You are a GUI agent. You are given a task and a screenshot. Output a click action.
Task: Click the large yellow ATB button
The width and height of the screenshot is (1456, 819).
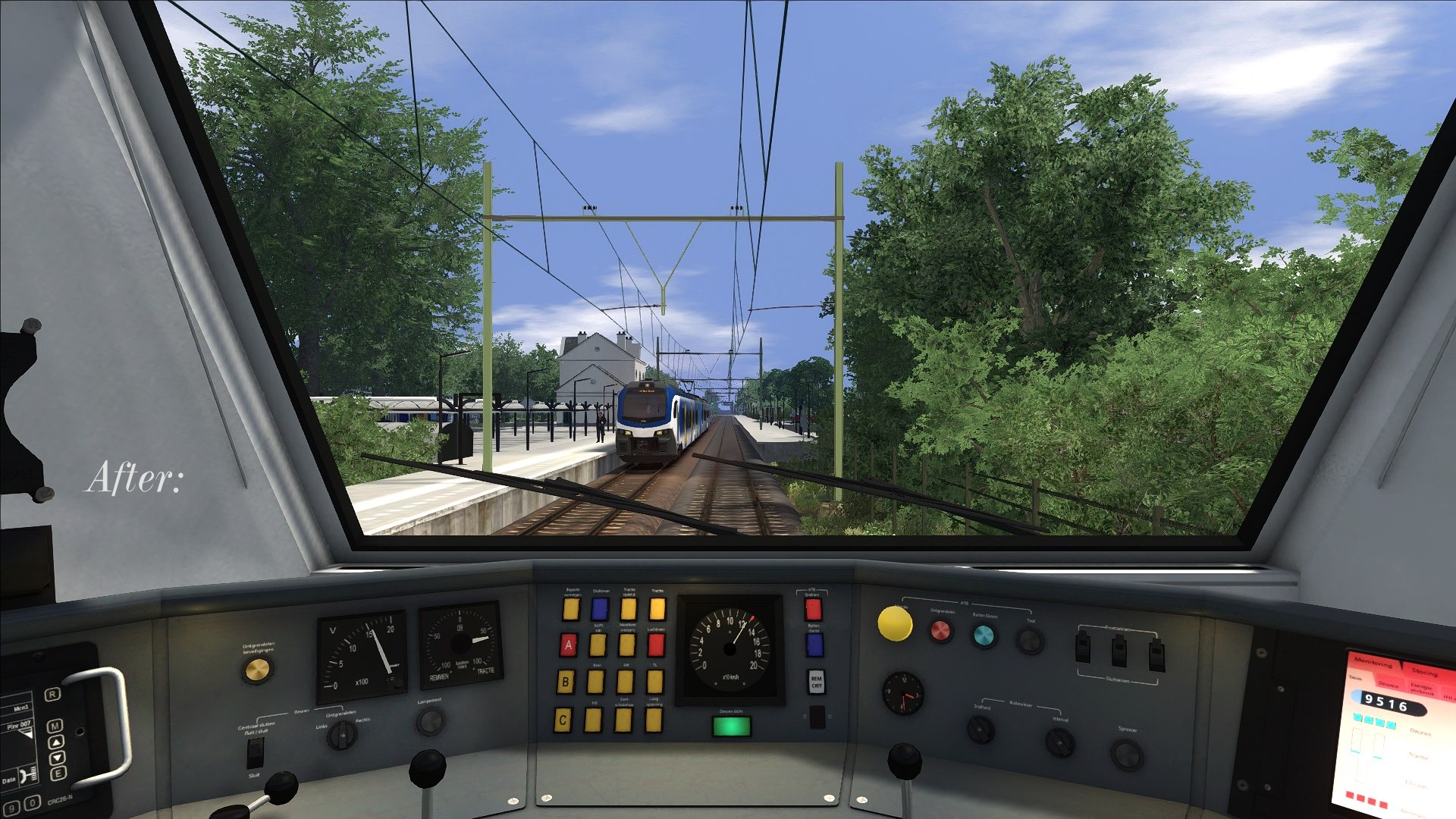(x=895, y=623)
